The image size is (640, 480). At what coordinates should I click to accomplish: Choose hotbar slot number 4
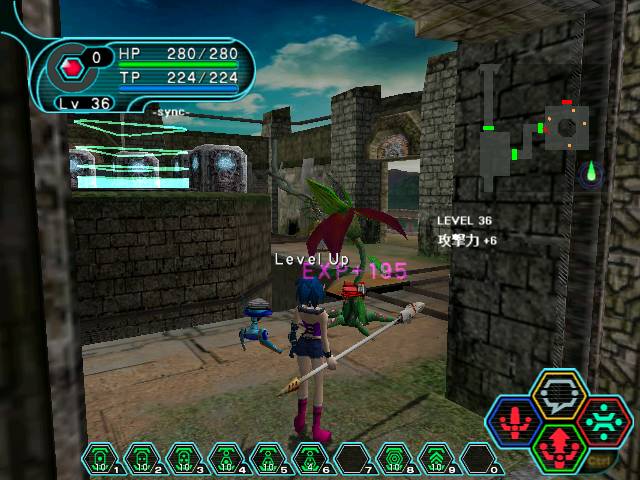(225, 460)
